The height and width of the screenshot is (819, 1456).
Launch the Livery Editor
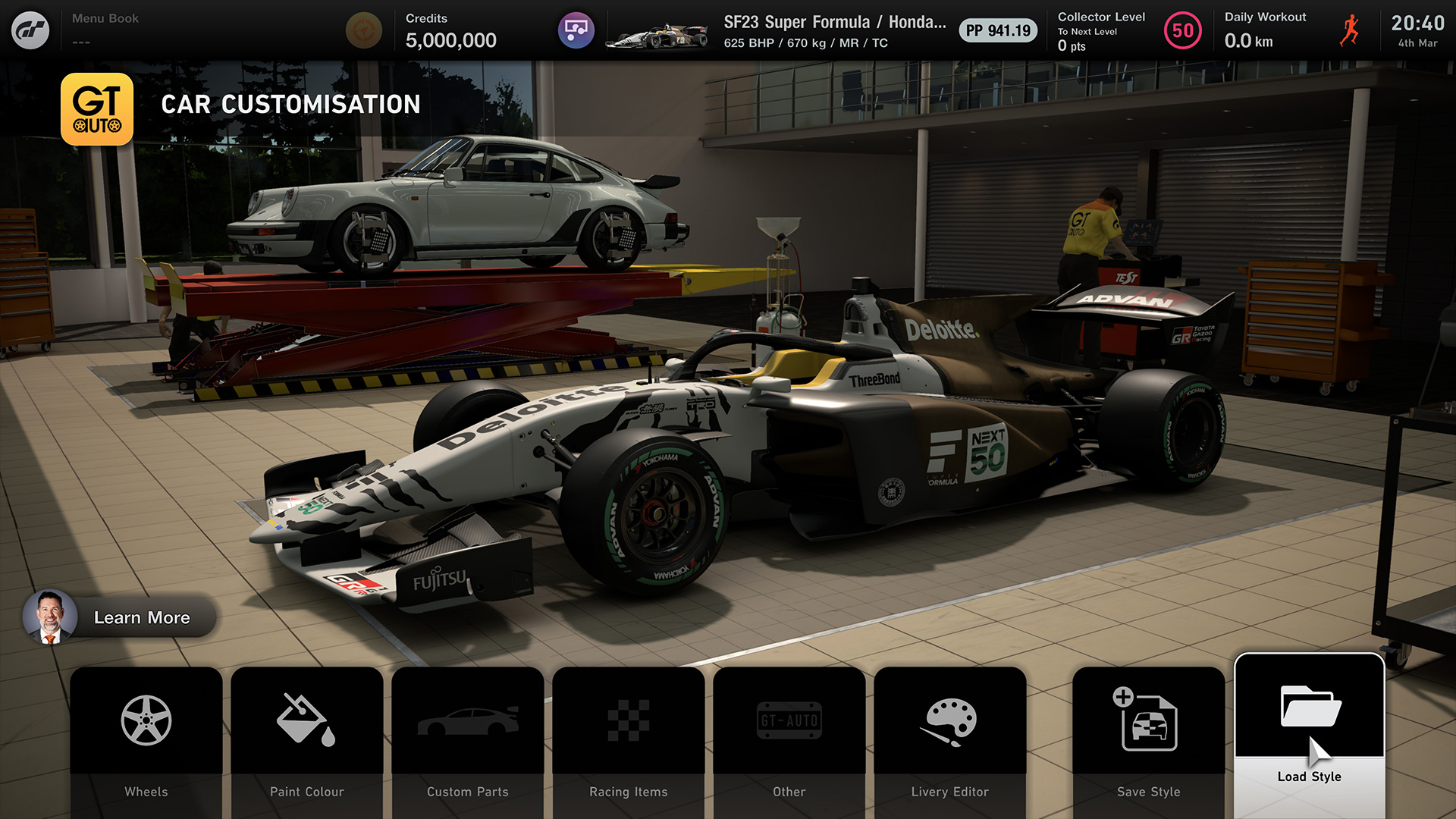point(949,739)
